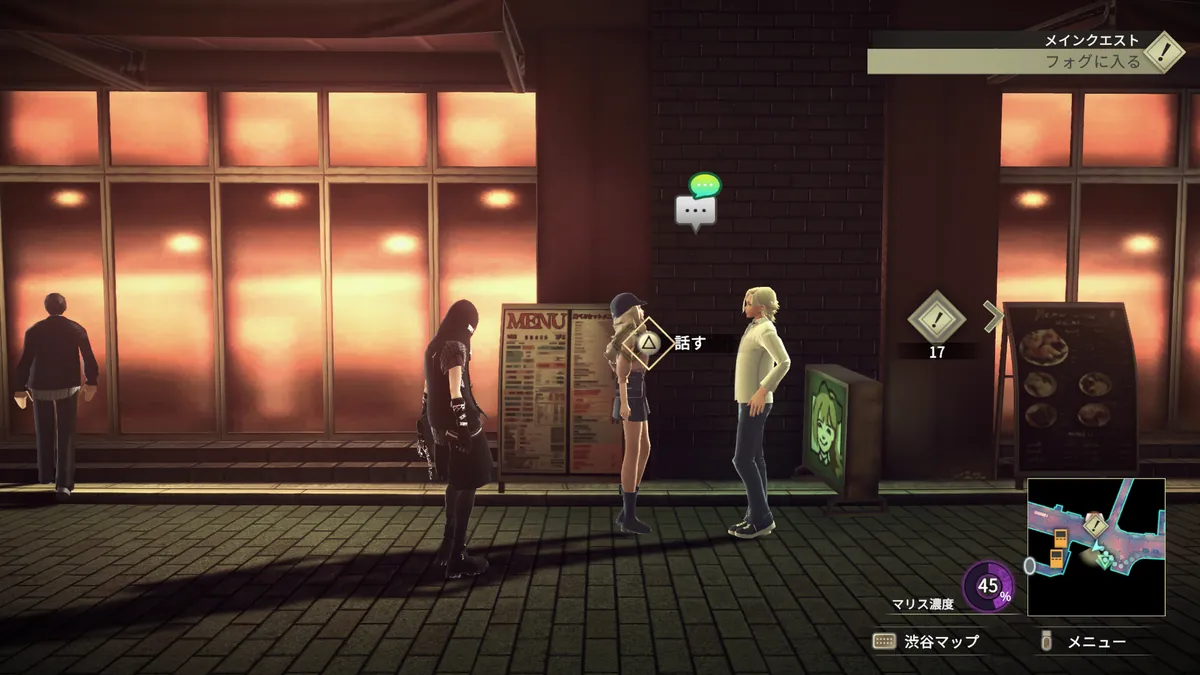This screenshot has height=675, width=1200.
Task: Select the quest waypoint marker showing 17
Action: pos(937,322)
